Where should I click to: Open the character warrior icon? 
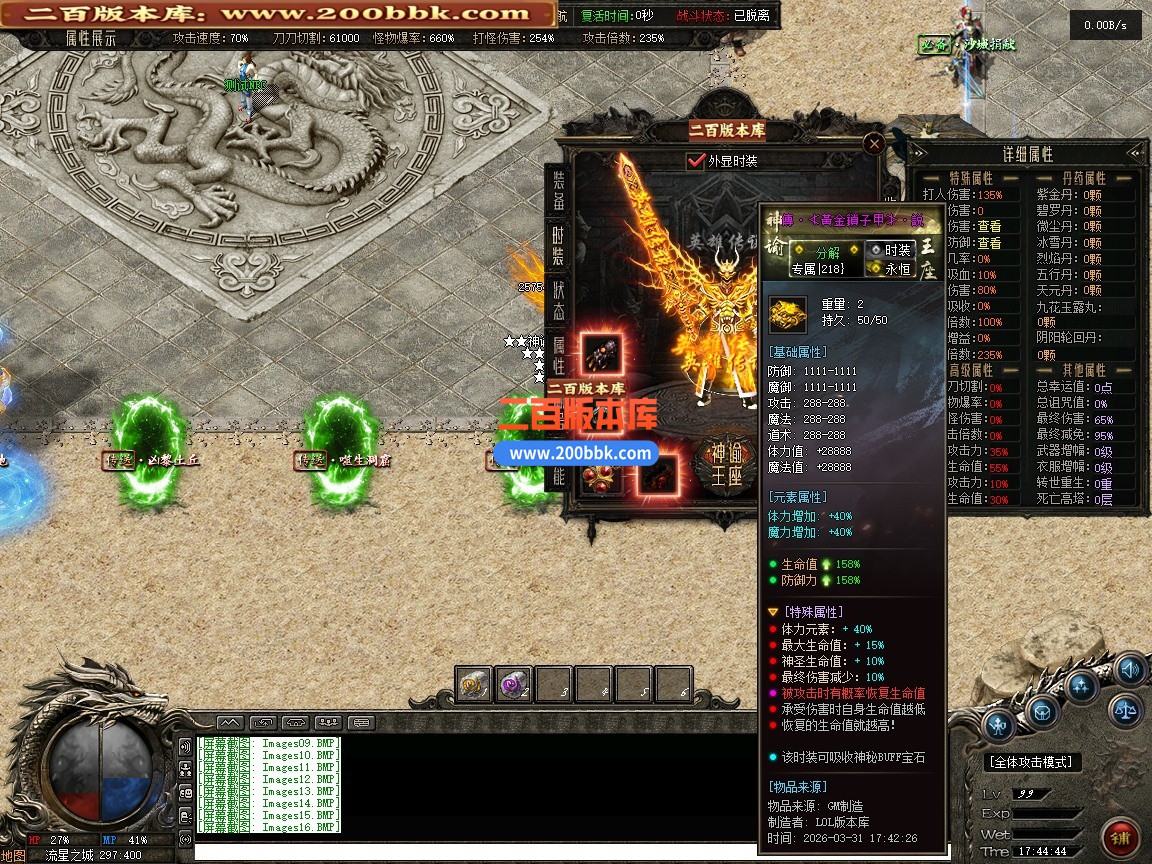click(x=999, y=726)
